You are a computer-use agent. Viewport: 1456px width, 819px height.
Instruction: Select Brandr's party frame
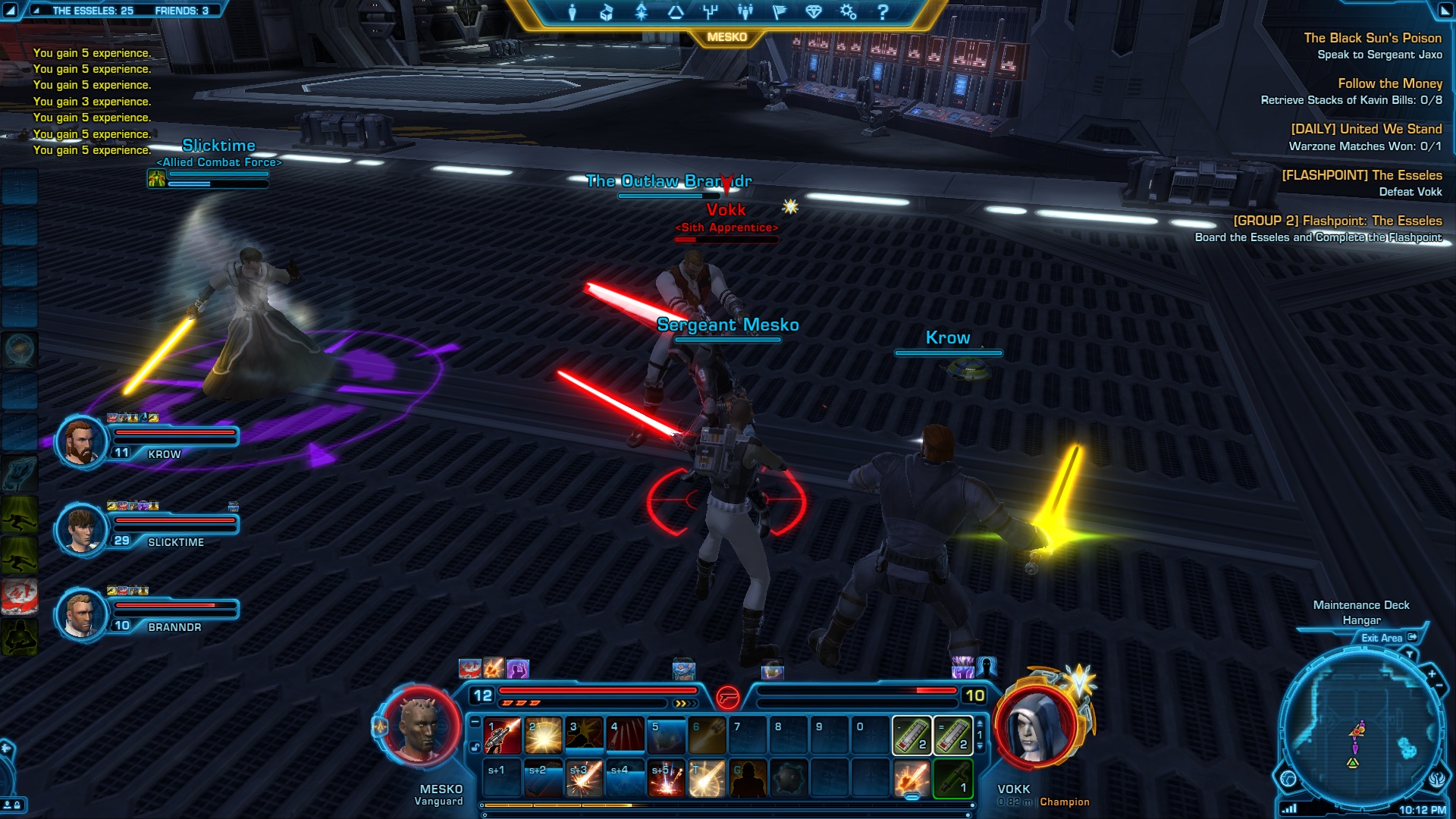point(80,613)
